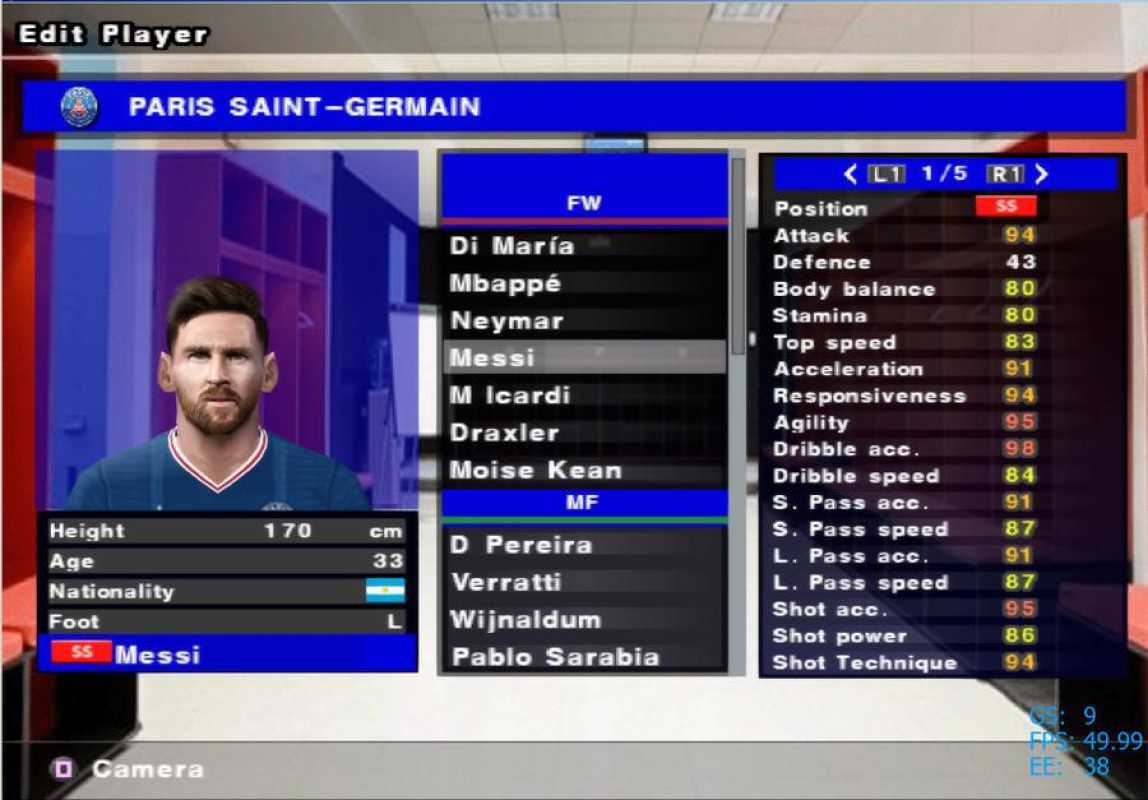
Task: Pick M Icardi from the roster
Action: coord(584,395)
